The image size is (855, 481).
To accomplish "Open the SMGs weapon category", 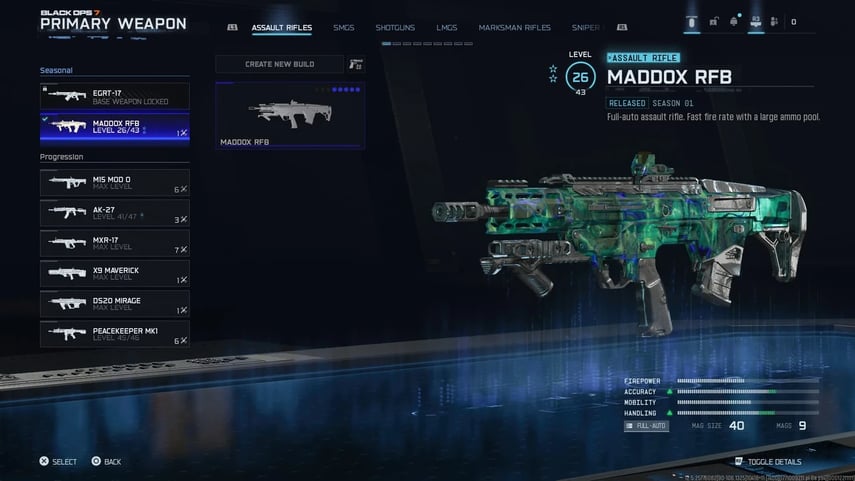I will tap(343, 27).
